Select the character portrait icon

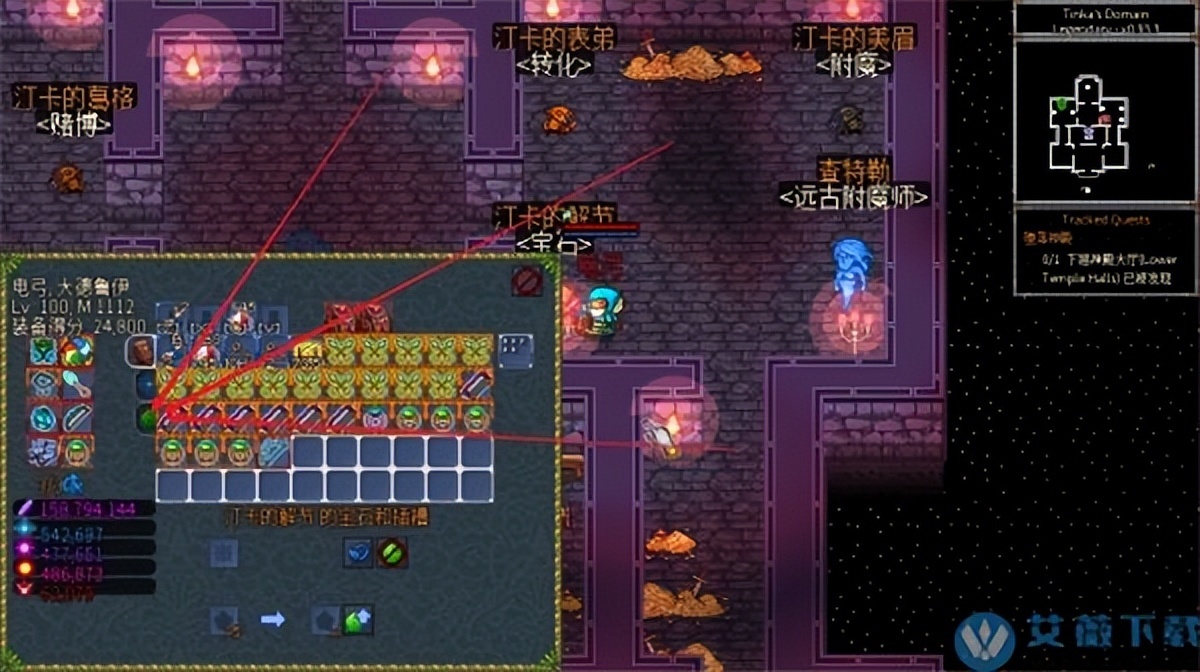coord(140,350)
